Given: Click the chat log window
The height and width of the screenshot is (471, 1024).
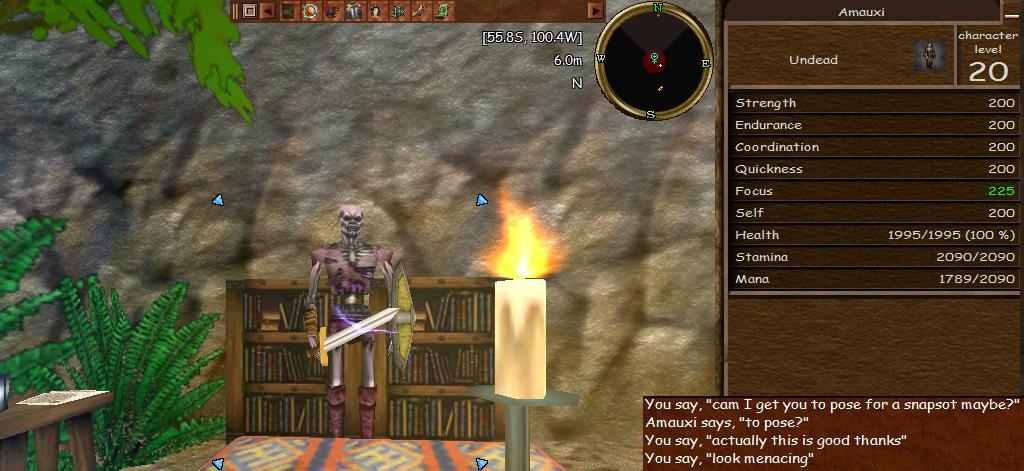Looking at the screenshot, I should point(832,432).
